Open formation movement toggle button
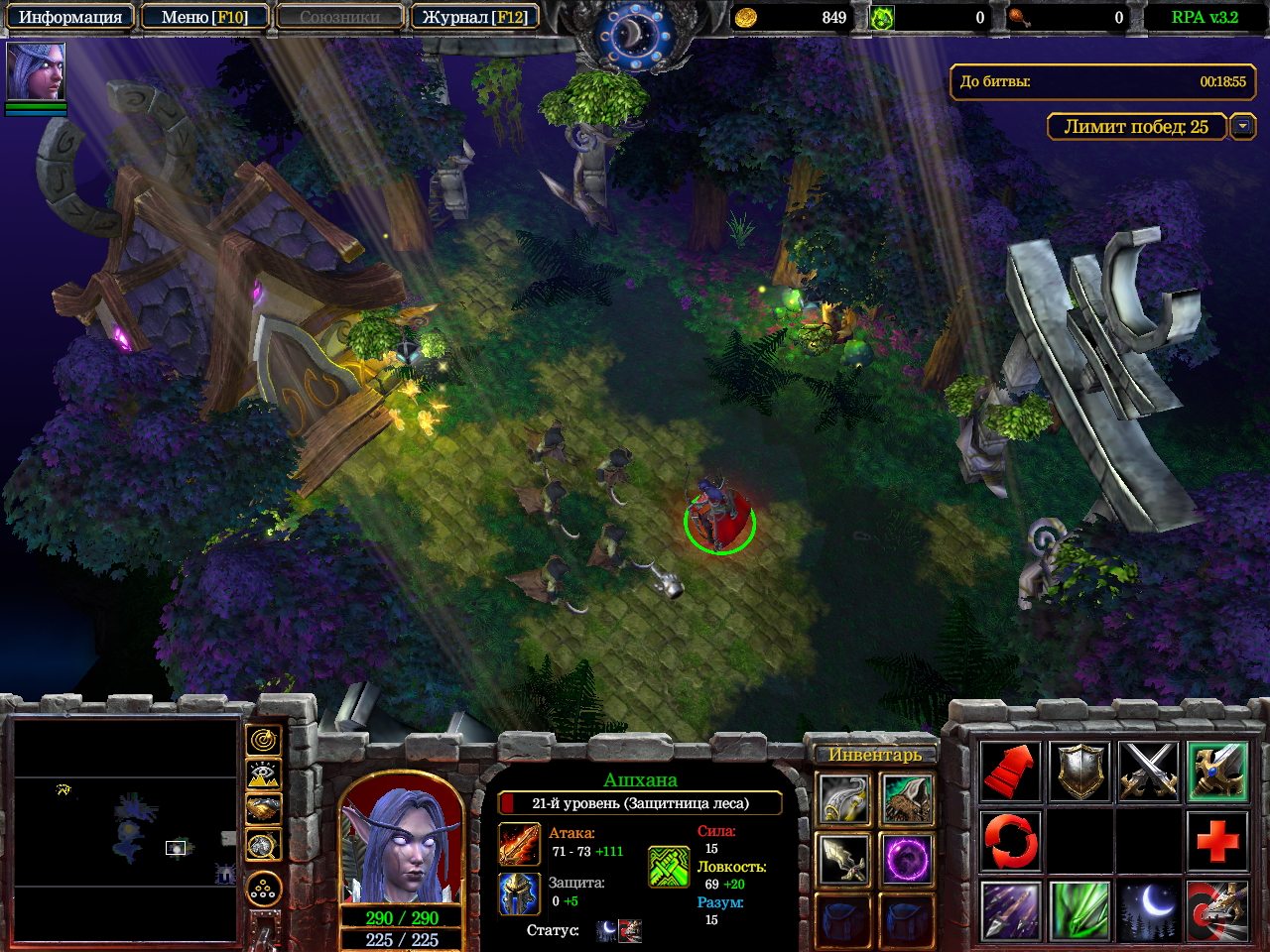Viewport: 1270px width, 952px height. coord(263,890)
